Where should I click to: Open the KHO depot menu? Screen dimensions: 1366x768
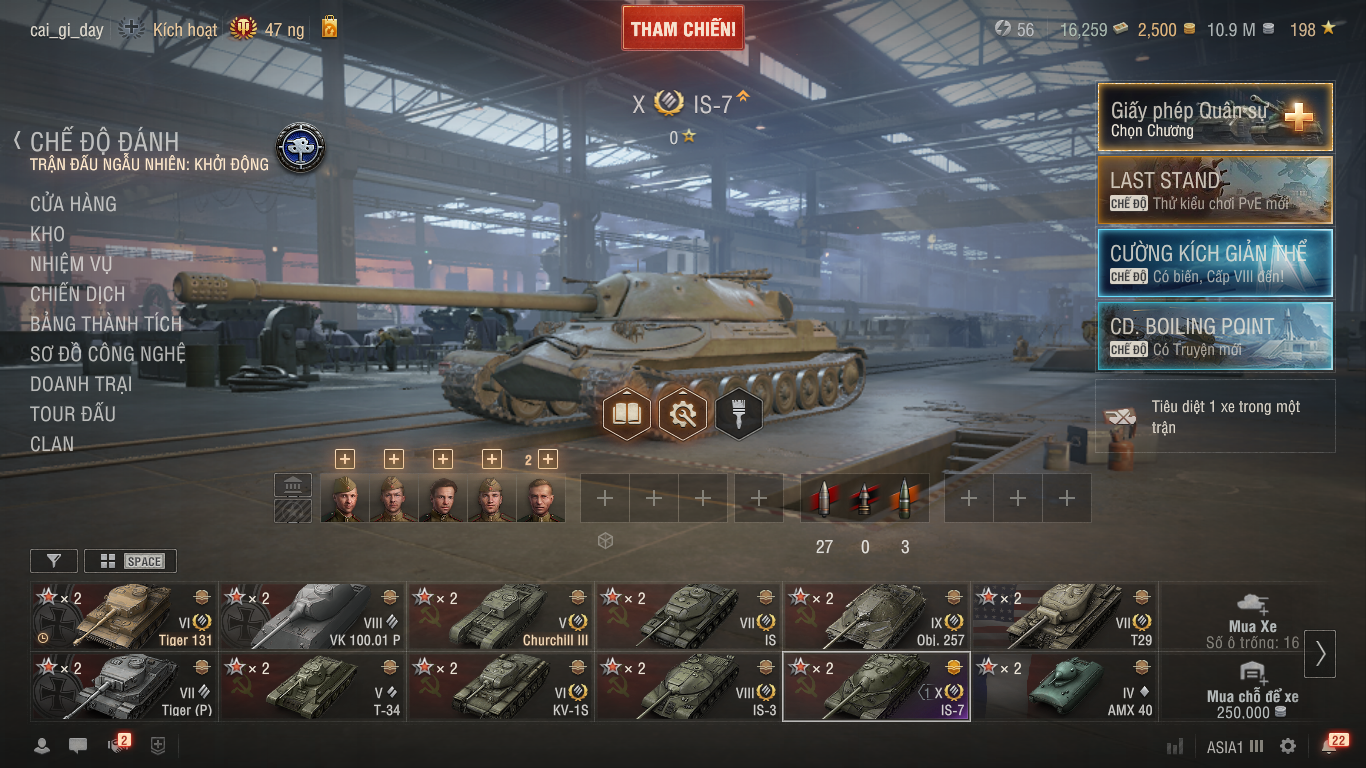click(x=48, y=234)
